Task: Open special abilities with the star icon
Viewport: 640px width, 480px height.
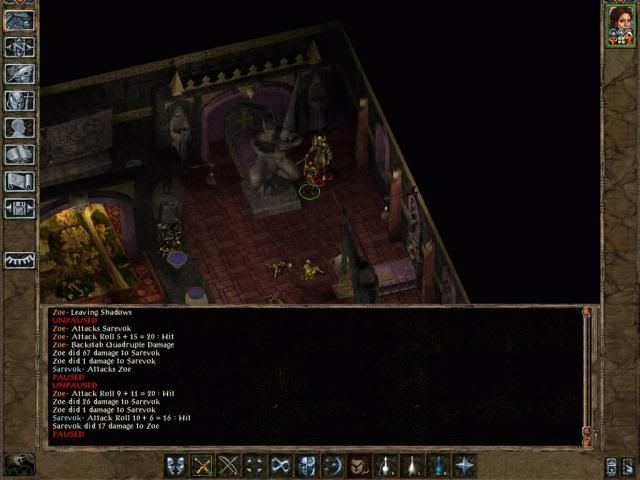Action: coord(464,465)
